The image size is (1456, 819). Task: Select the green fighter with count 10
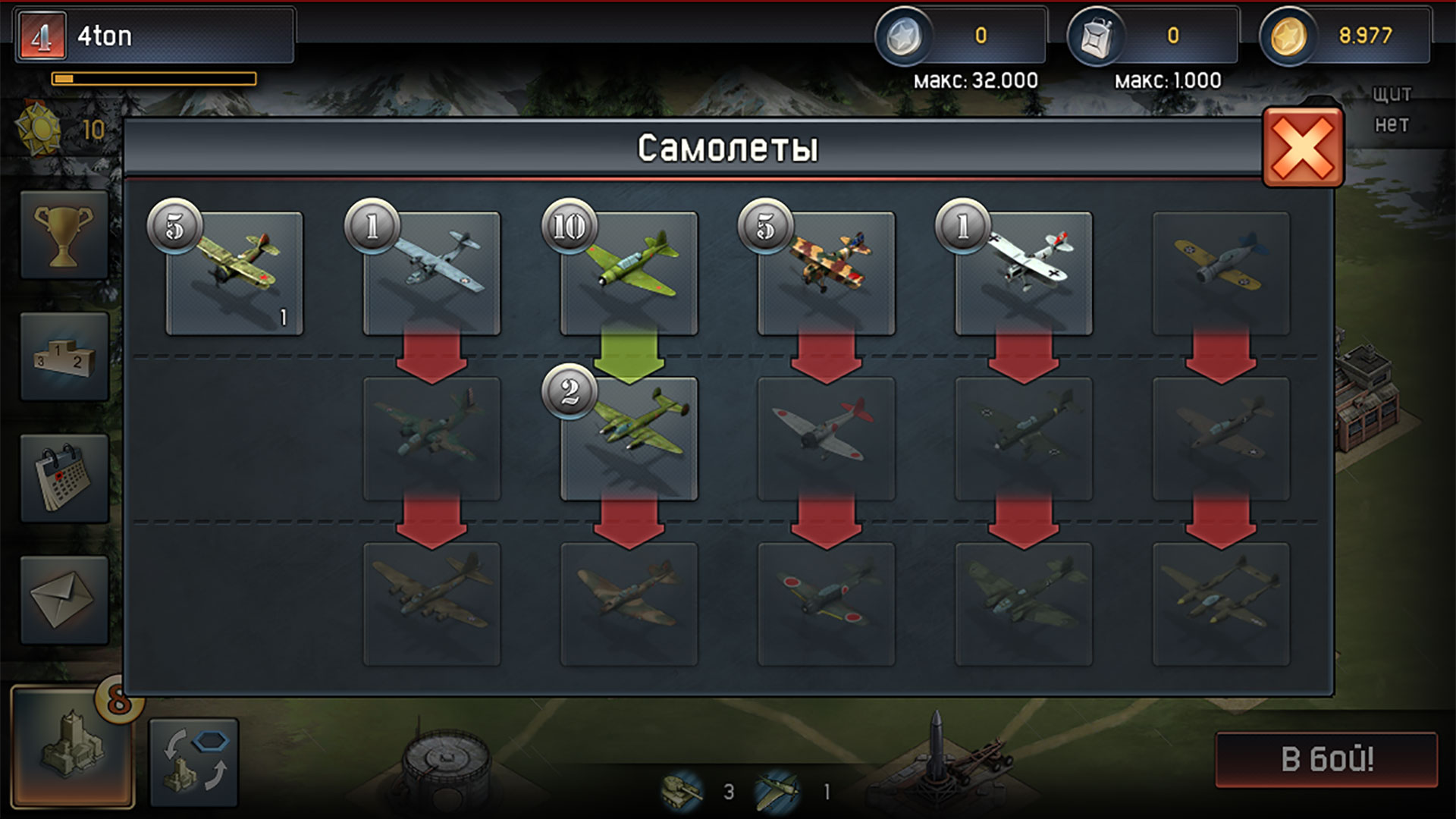tap(629, 273)
